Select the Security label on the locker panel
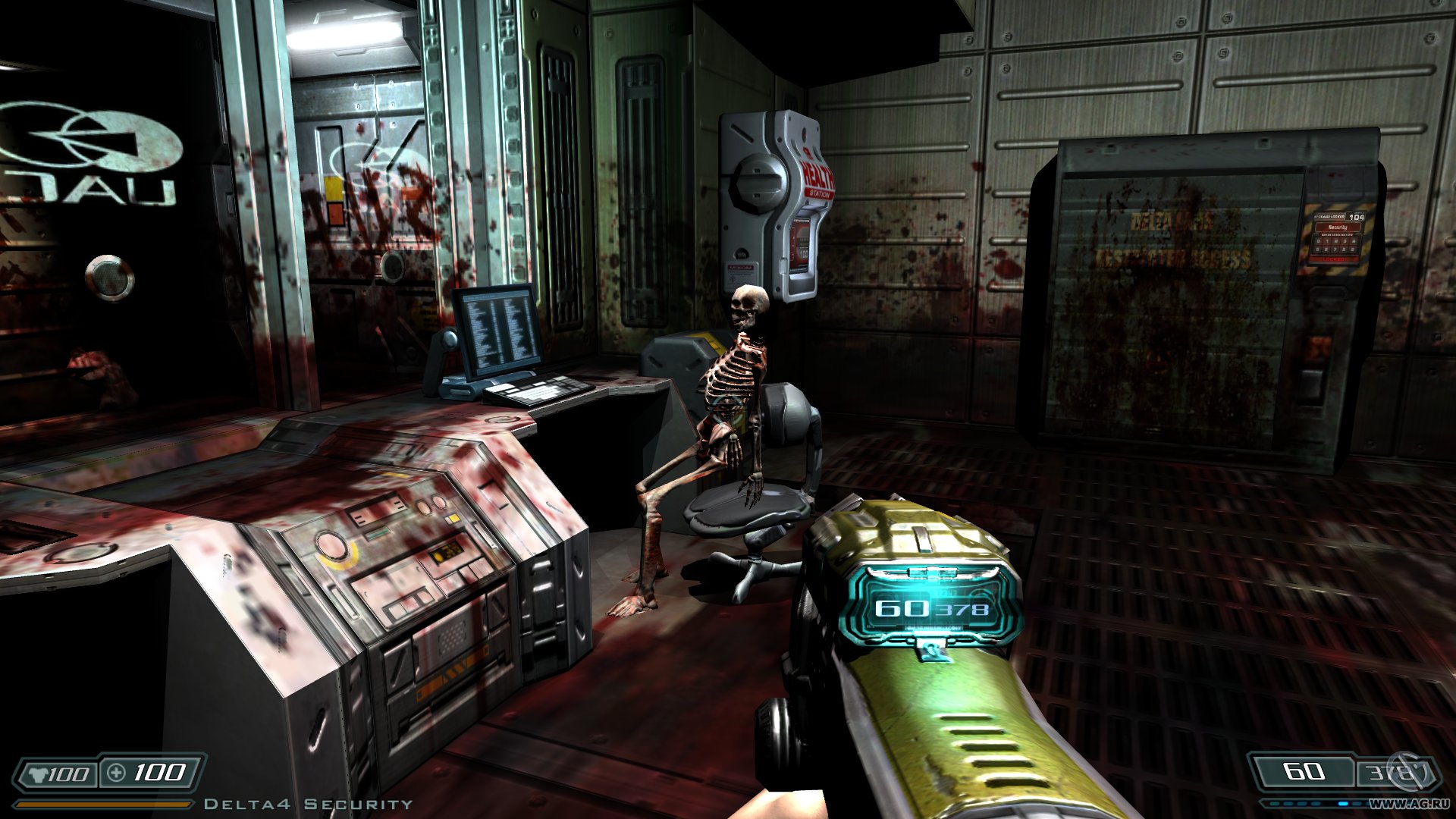The image size is (1456, 819). click(1338, 227)
